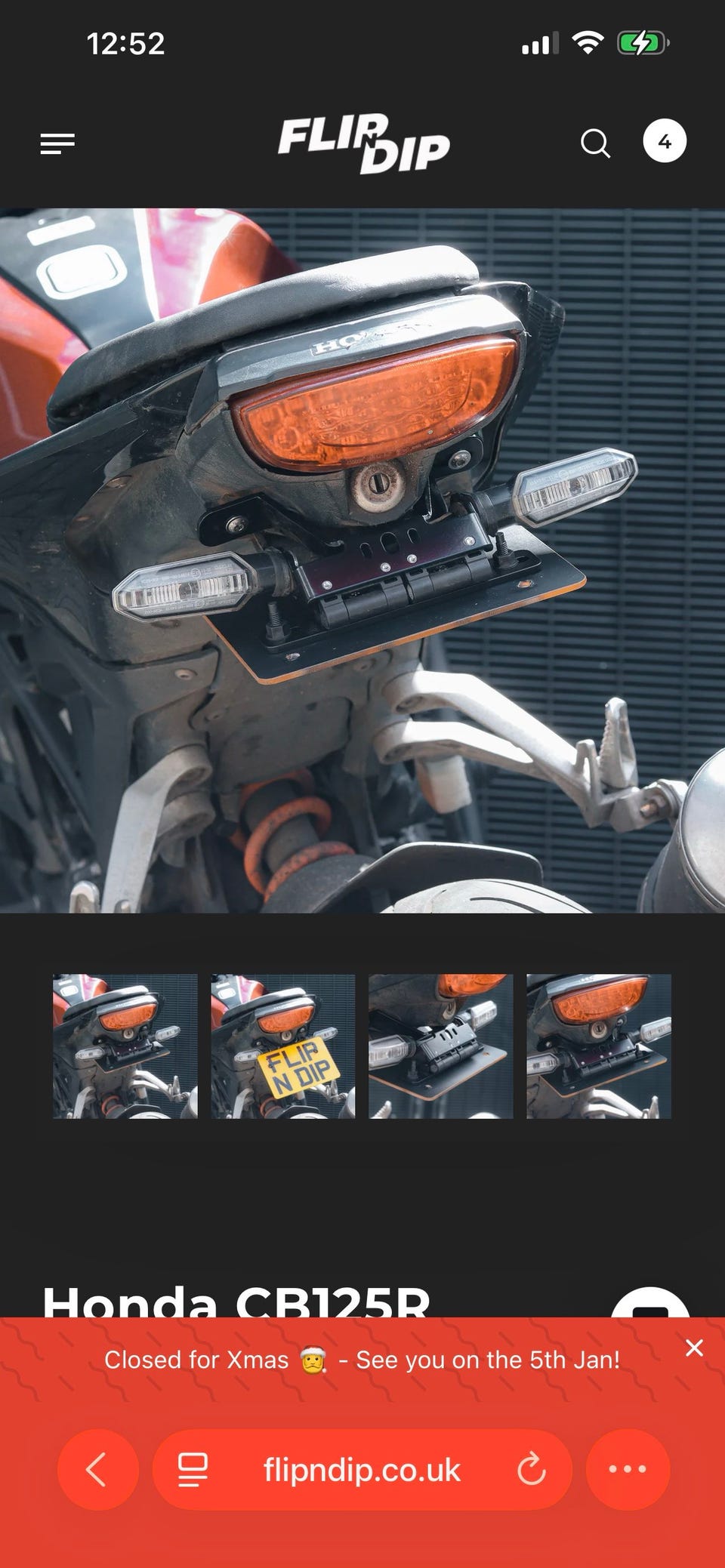Viewport: 725px width, 1568px height.
Task: Open the page options icon beside the URL
Action: click(193, 1470)
